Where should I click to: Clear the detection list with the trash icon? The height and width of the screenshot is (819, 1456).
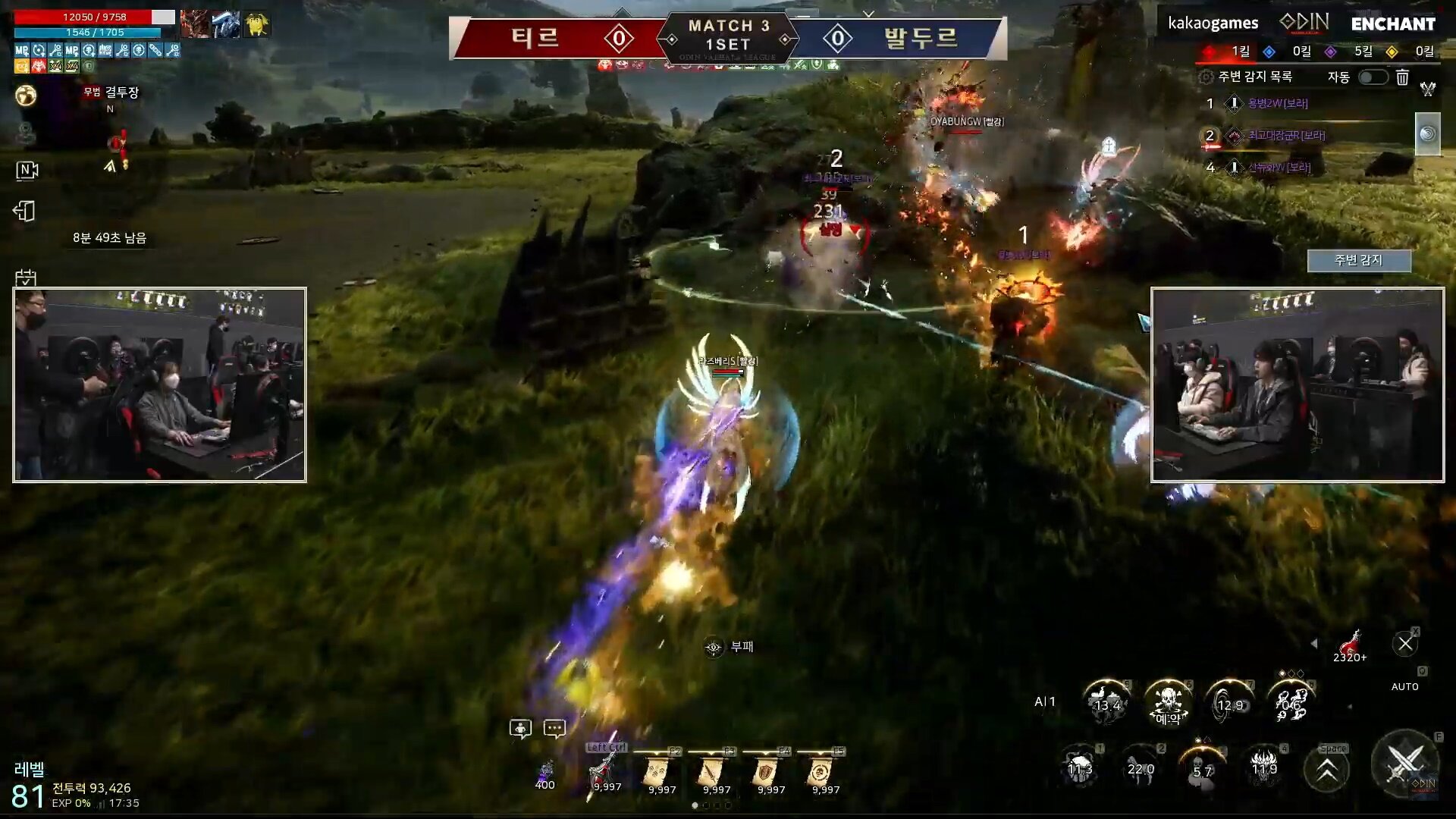pos(1402,77)
